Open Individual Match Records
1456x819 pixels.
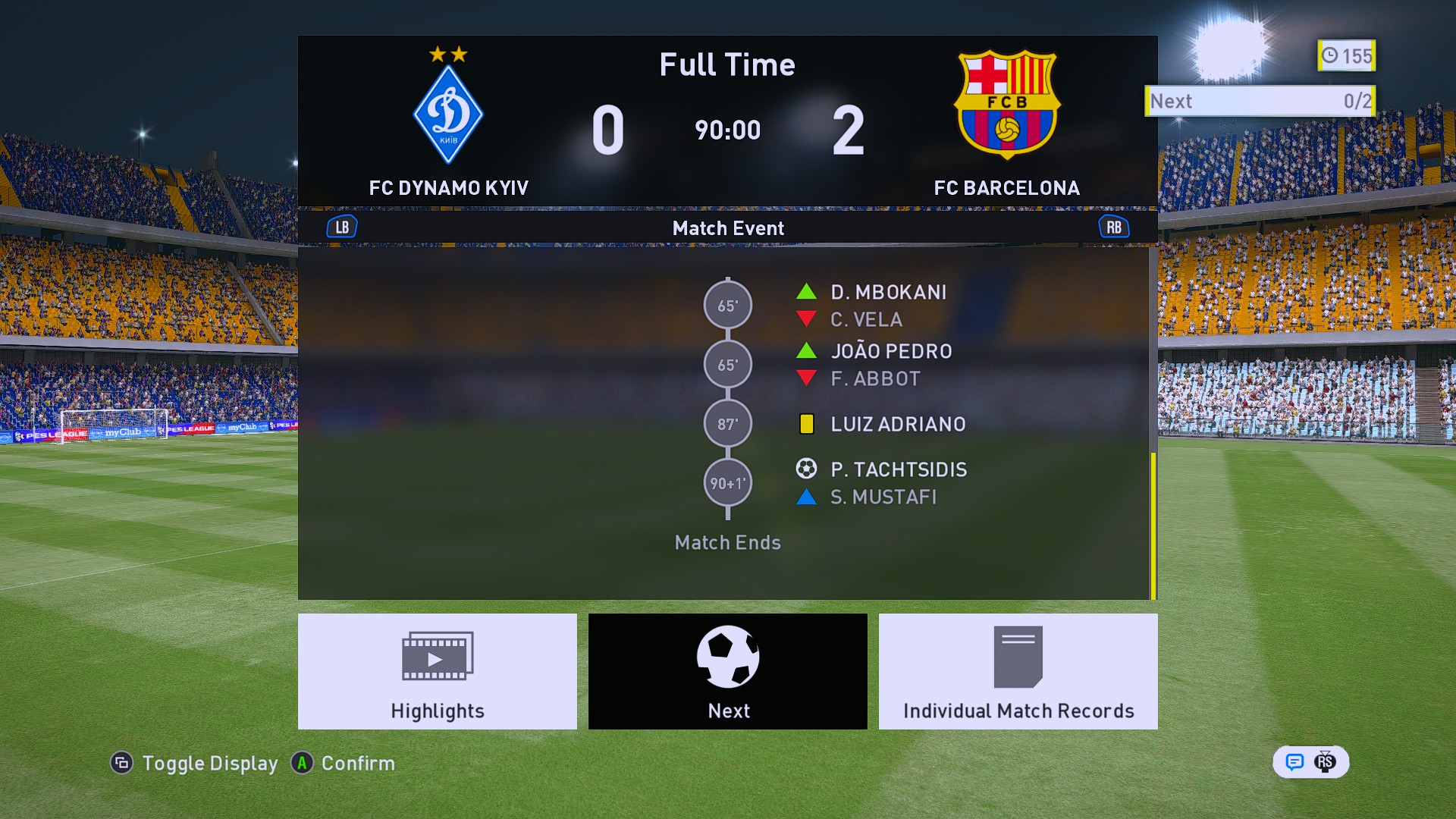tap(1018, 671)
